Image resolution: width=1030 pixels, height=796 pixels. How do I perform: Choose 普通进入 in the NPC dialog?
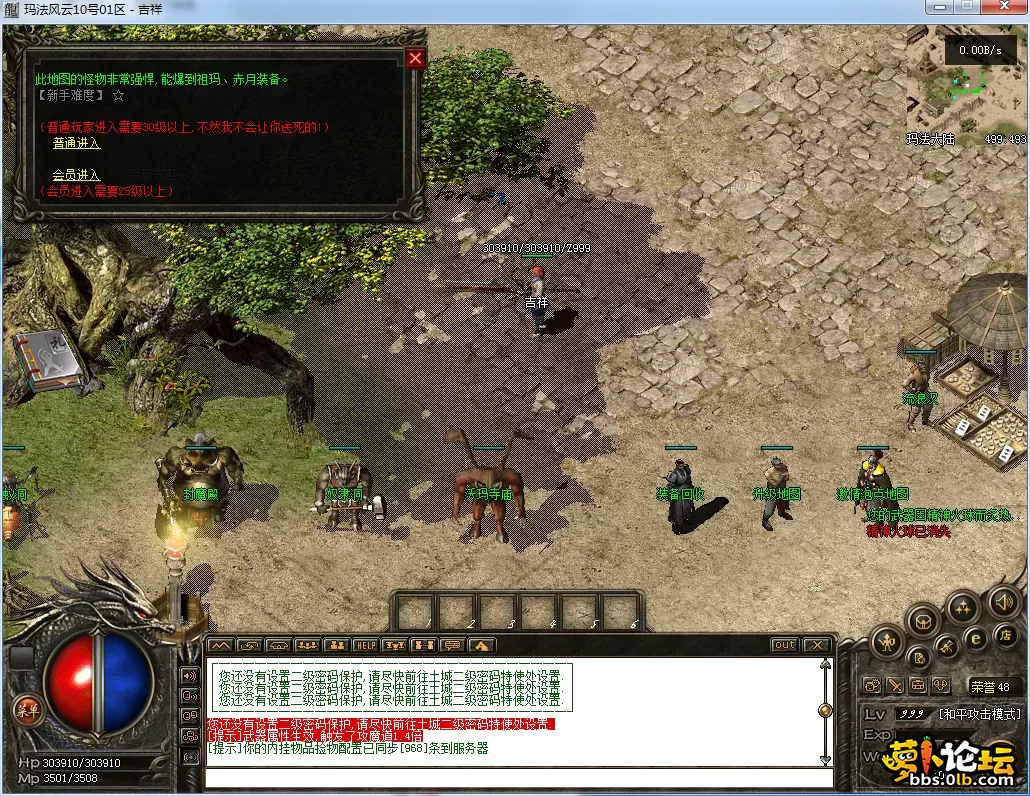pyautogui.click(x=76, y=143)
